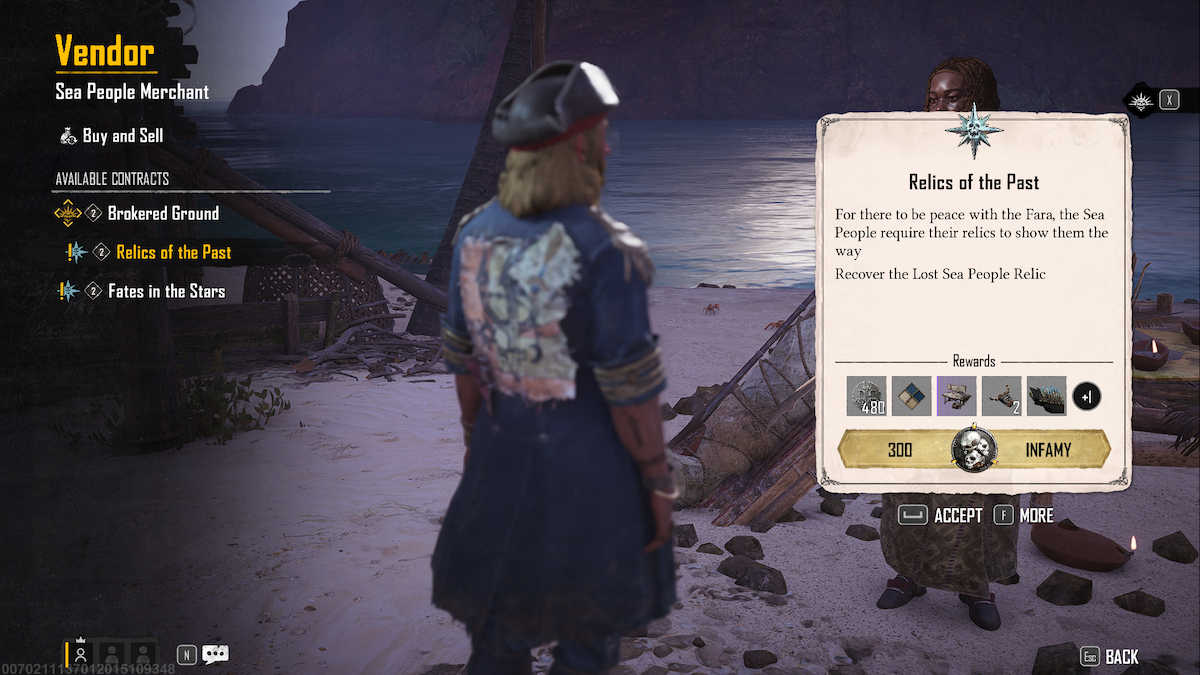Choose the Fates in the Stars contract

tap(166, 291)
